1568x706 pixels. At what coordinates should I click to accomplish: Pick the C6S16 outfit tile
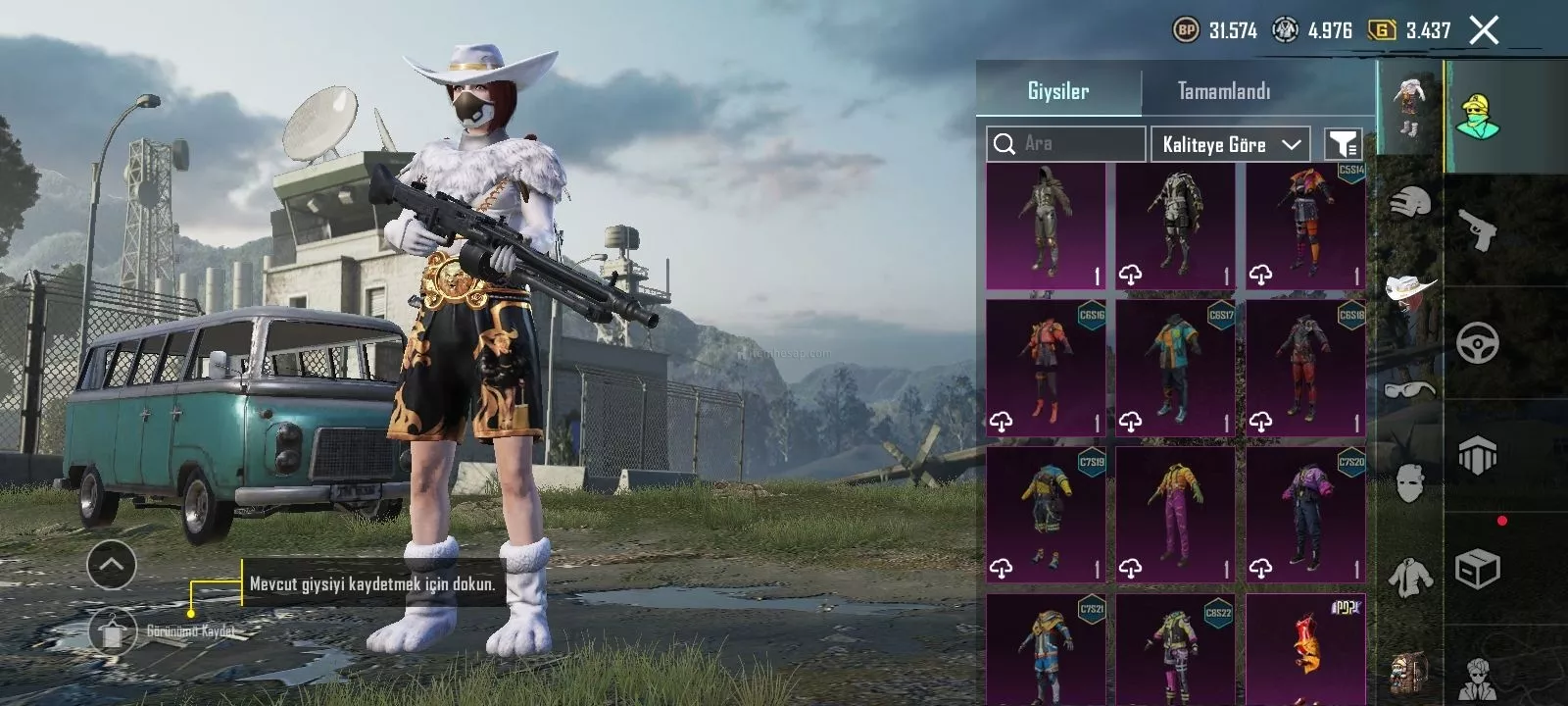pyautogui.click(x=1046, y=368)
